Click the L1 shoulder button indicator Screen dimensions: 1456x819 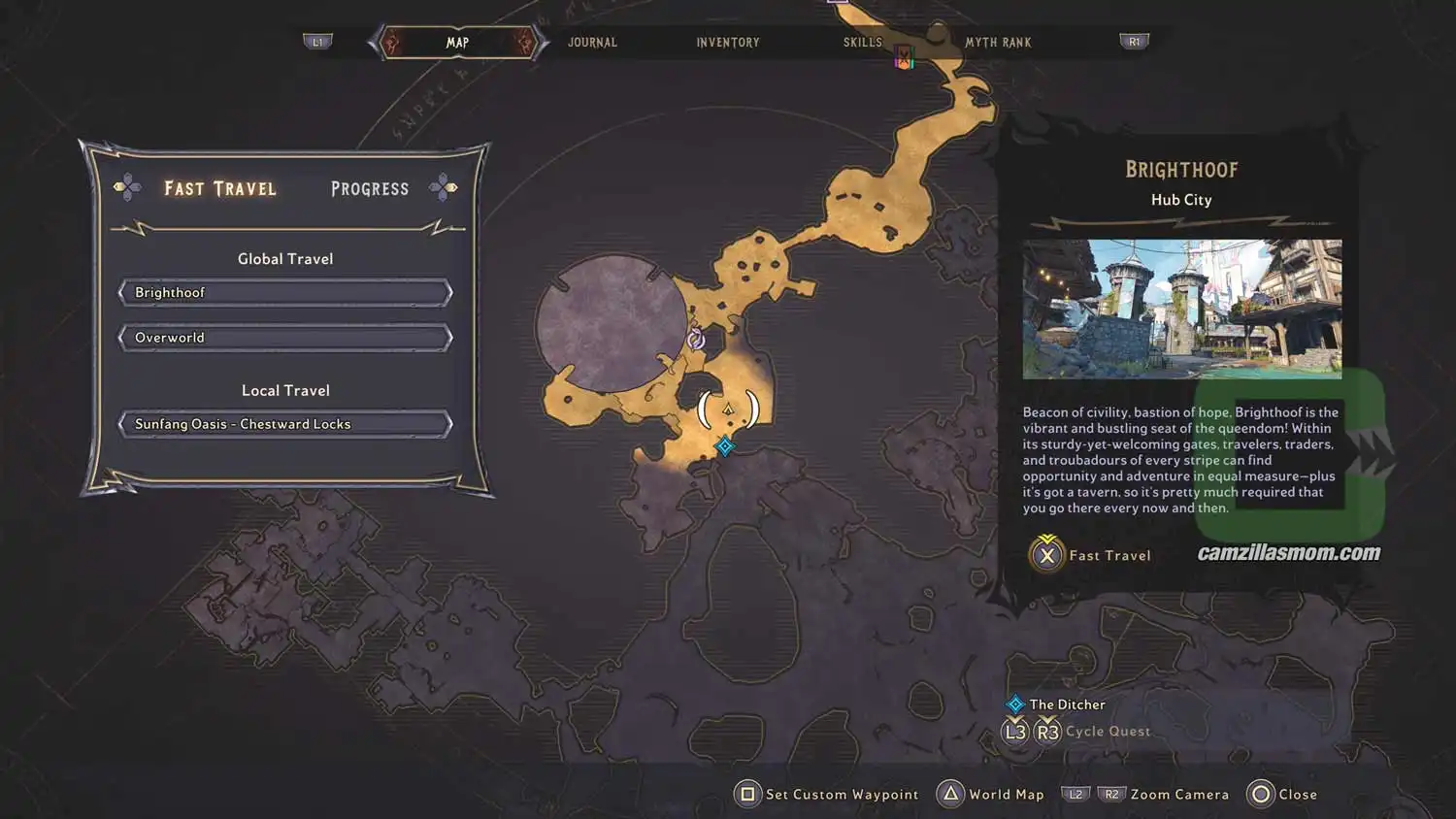coord(319,42)
